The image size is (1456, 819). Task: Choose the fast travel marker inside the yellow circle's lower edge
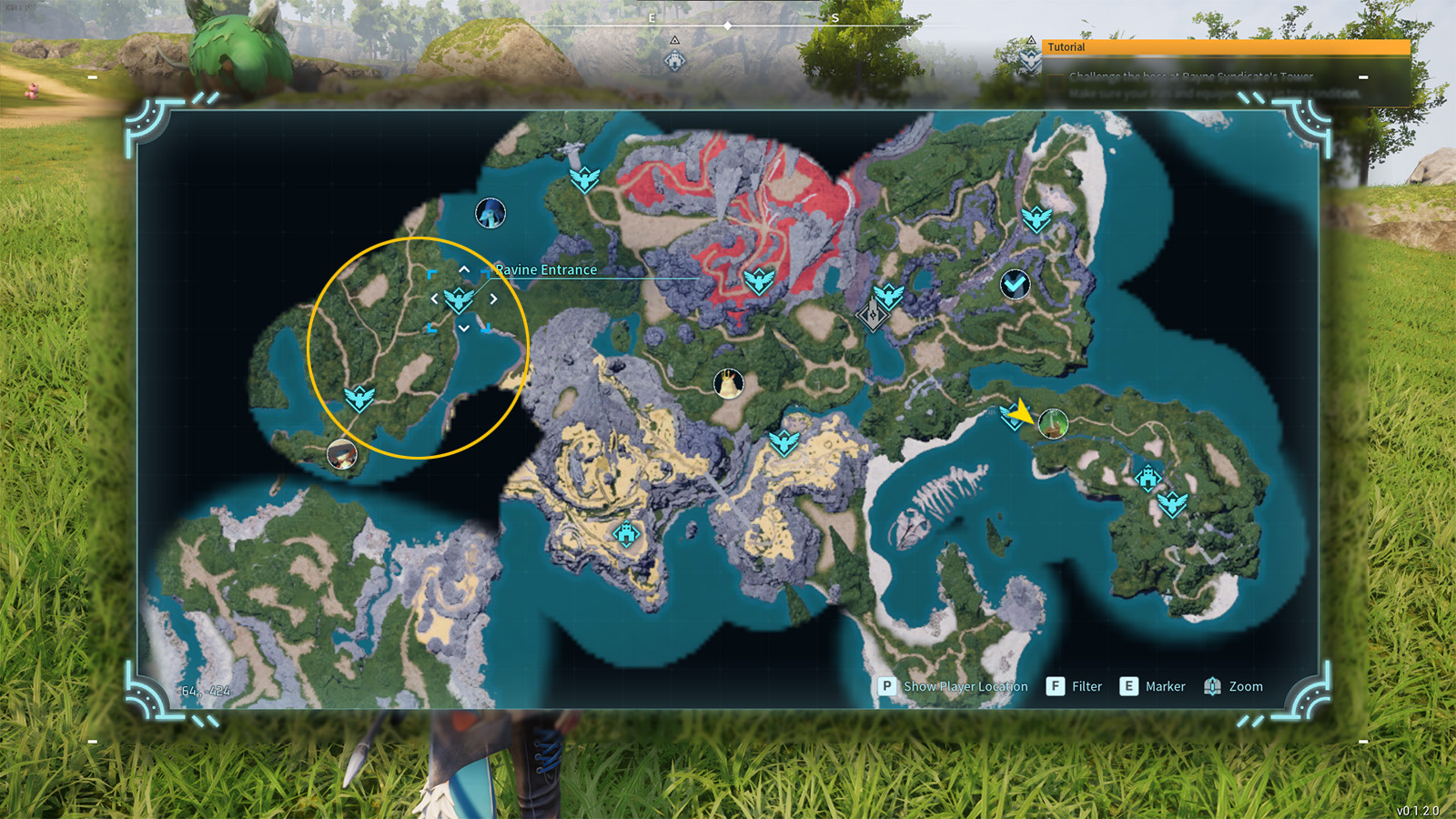coord(359,399)
